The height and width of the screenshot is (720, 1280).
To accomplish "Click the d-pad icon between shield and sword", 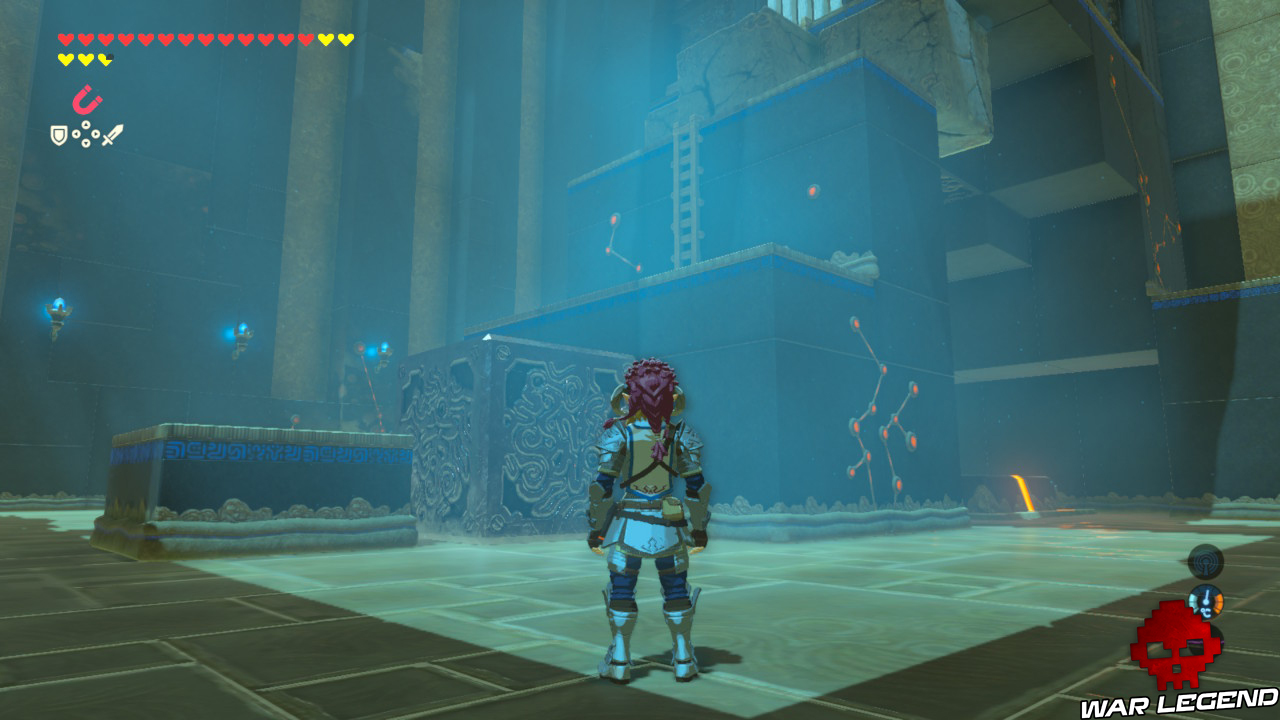I will 86,134.
